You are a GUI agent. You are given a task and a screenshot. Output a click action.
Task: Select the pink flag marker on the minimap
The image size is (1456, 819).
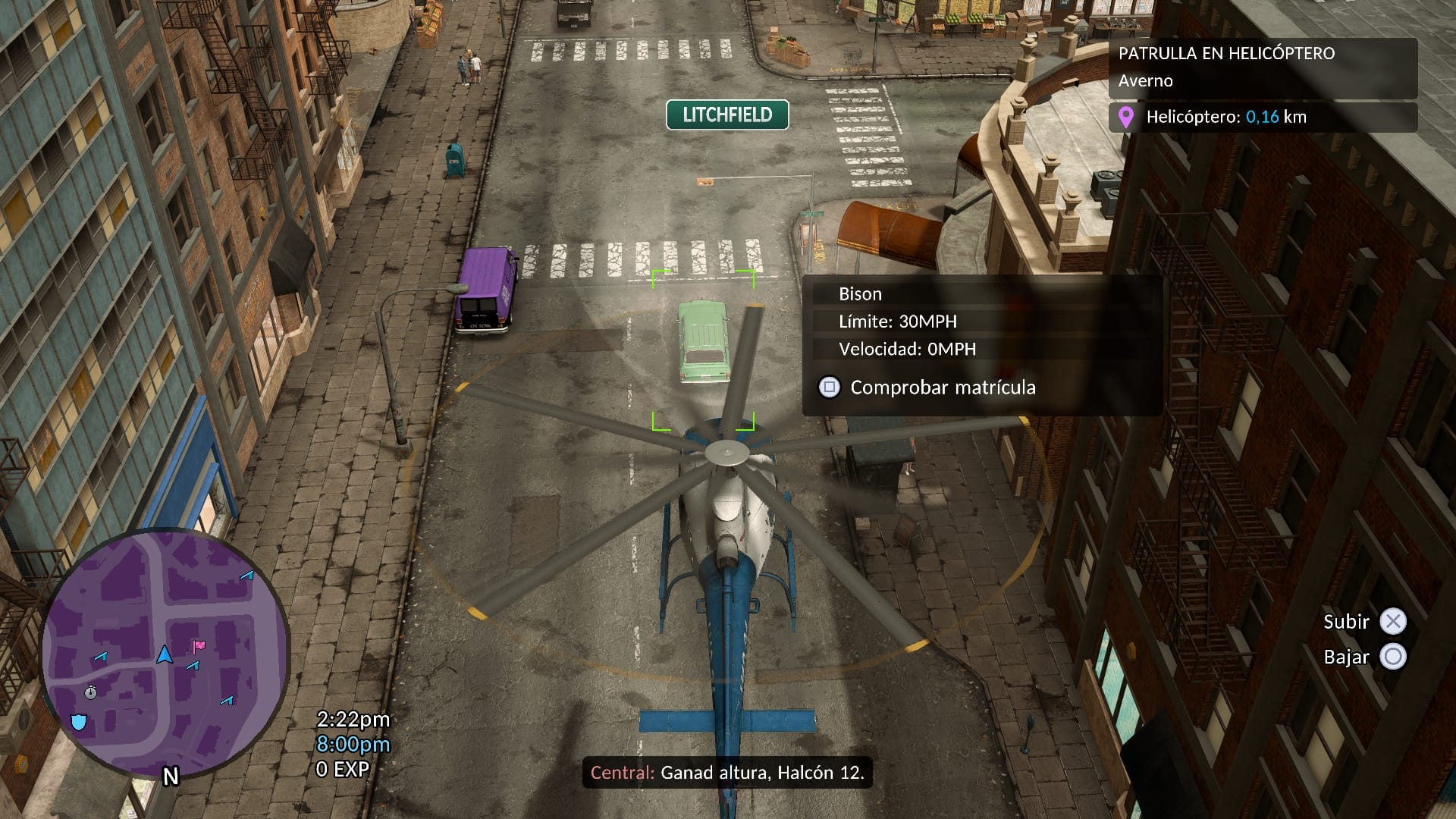[x=199, y=646]
